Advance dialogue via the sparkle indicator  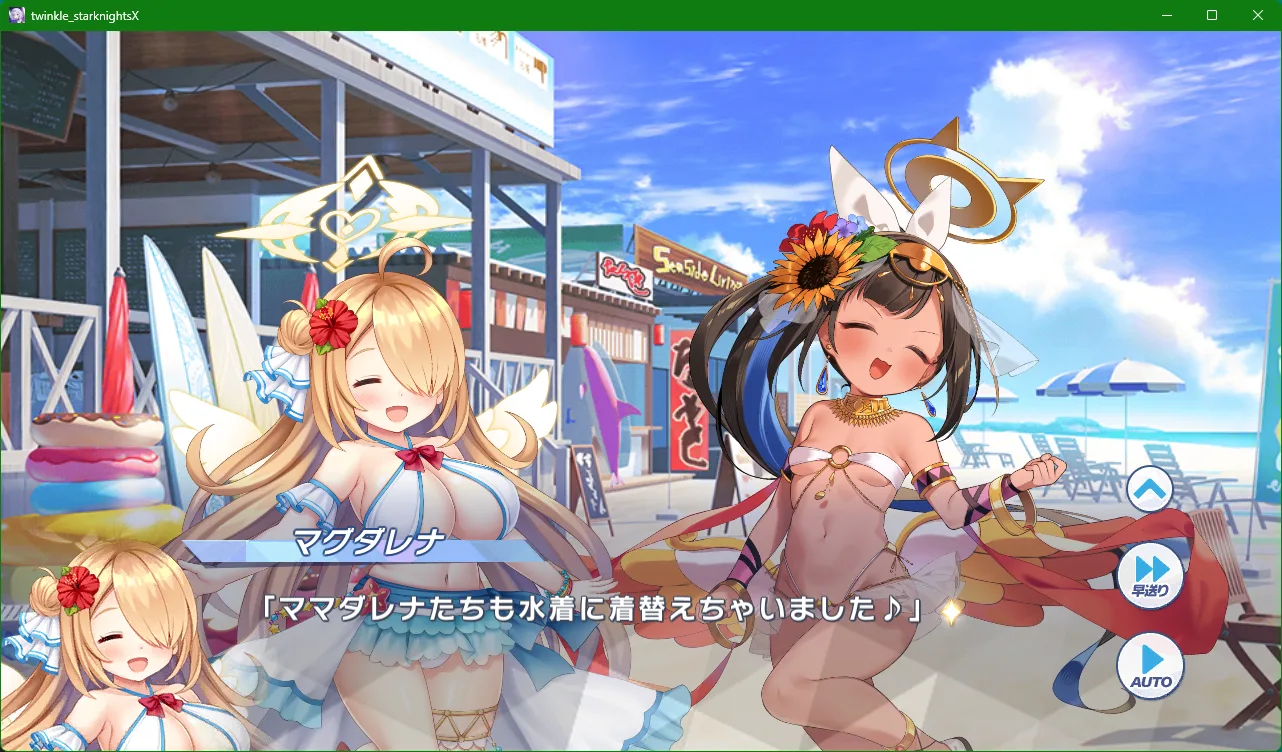tap(951, 612)
